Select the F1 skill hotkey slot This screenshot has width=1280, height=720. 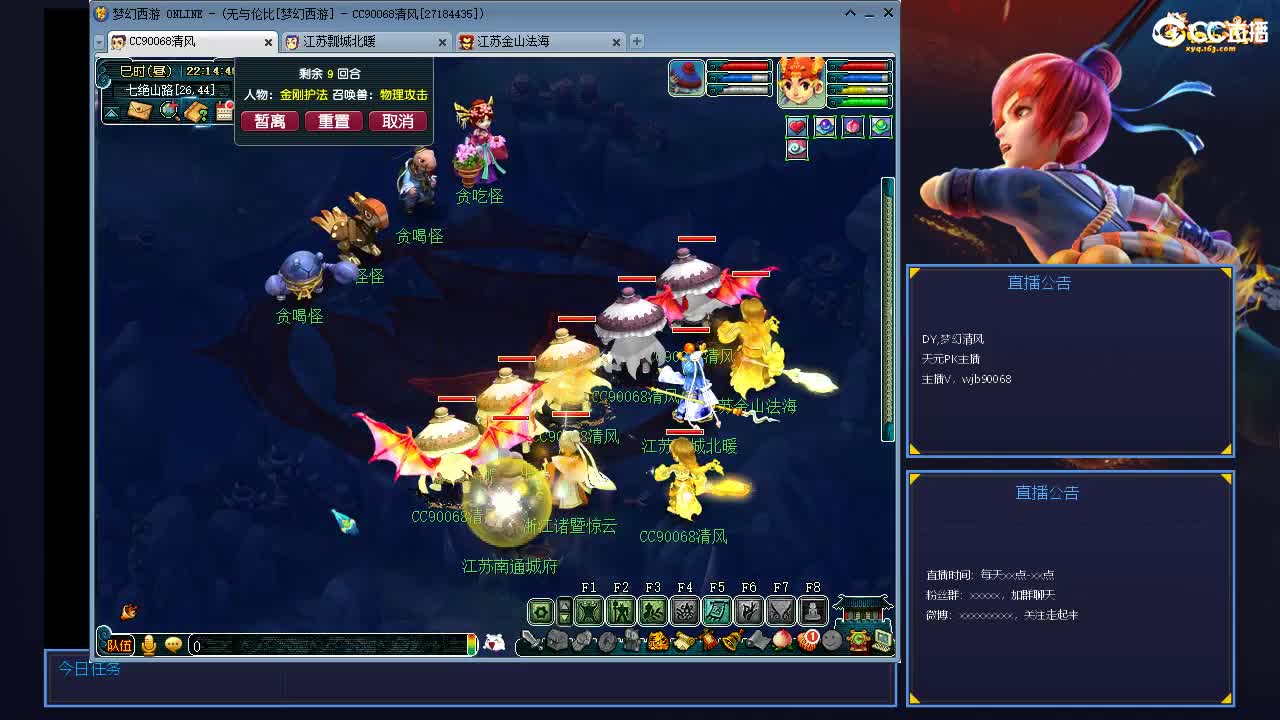pos(588,611)
